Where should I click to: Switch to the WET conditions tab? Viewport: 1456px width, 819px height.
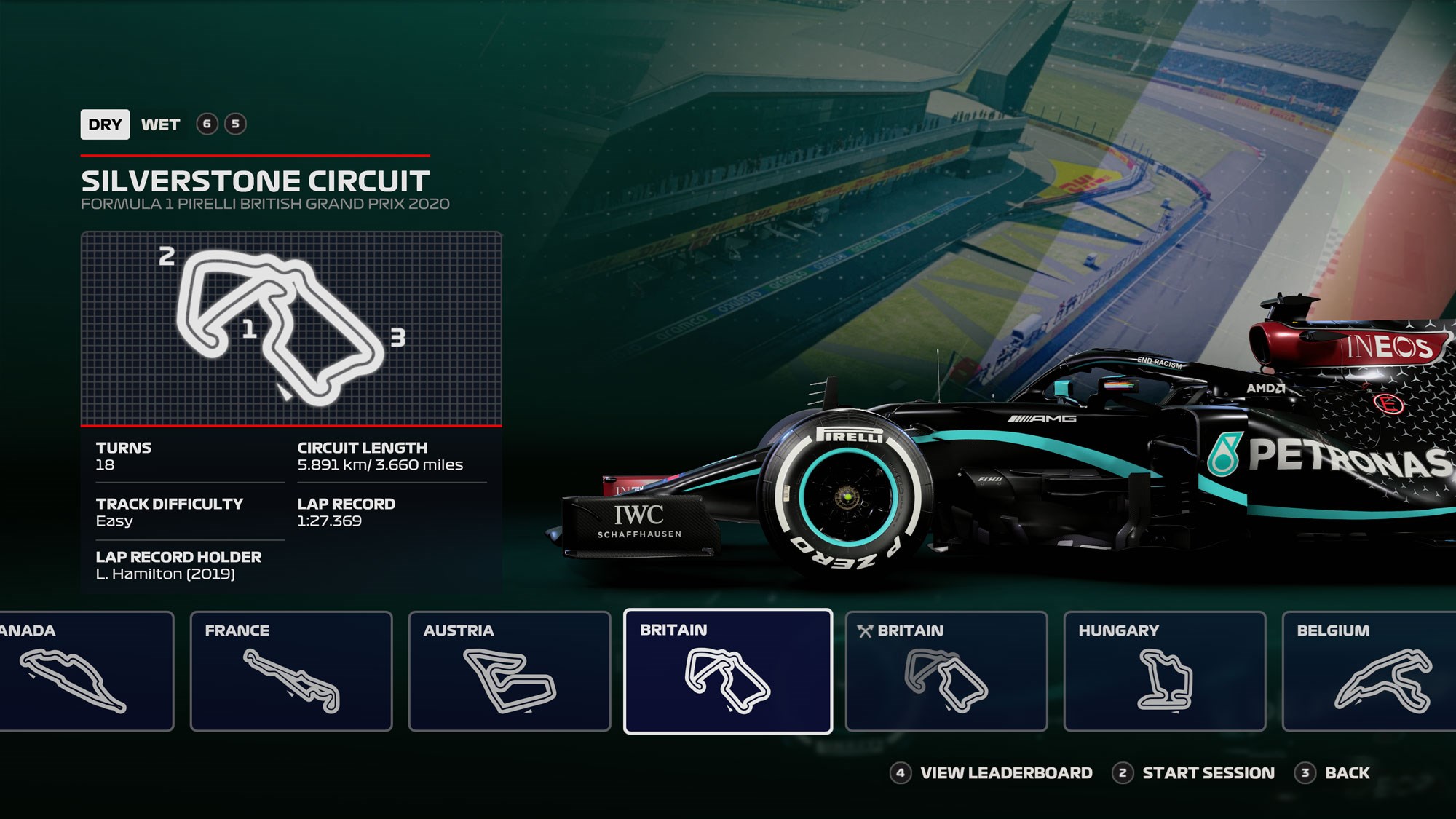point(160,124)
